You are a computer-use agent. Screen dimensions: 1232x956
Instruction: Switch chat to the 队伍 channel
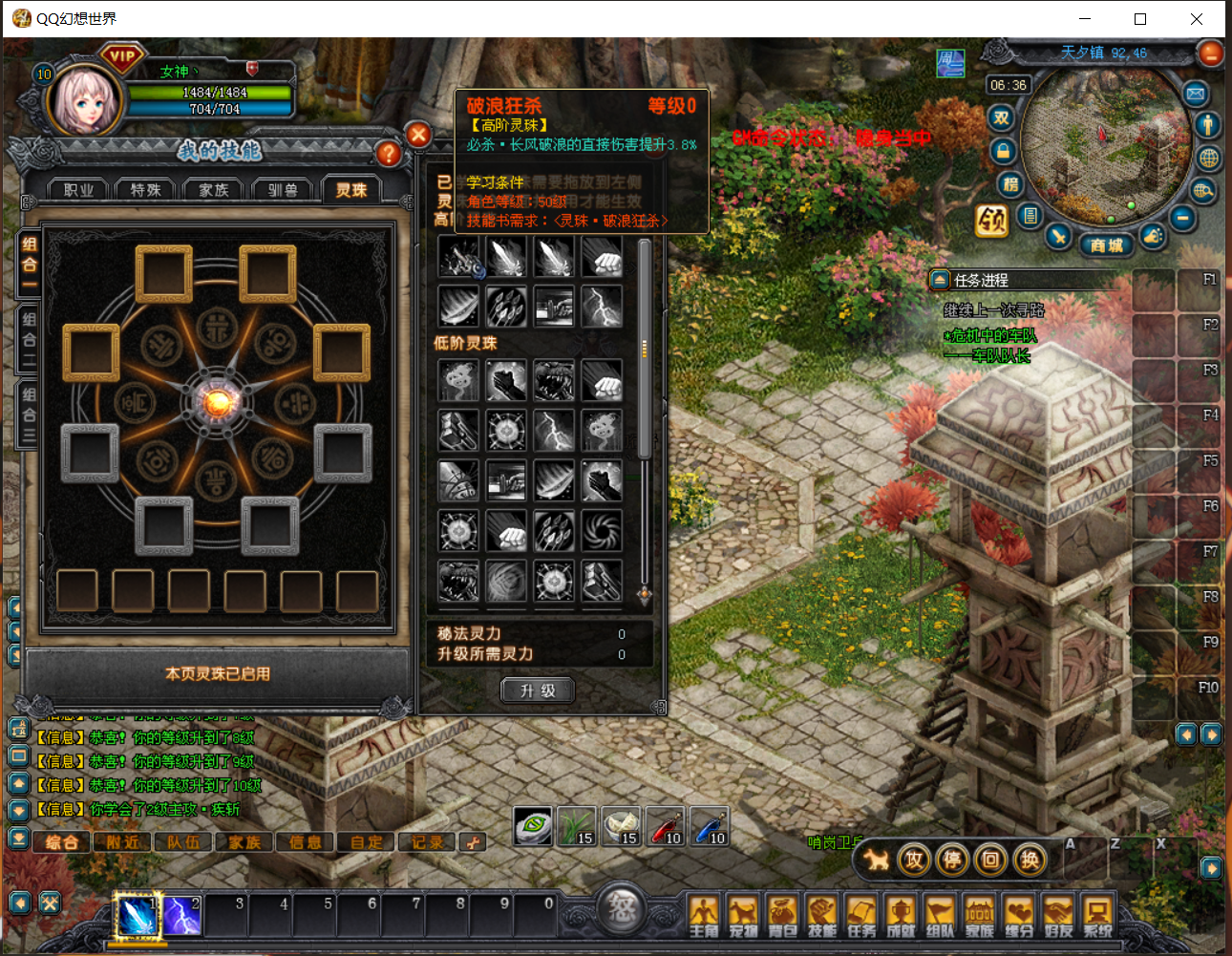point(183,842)
